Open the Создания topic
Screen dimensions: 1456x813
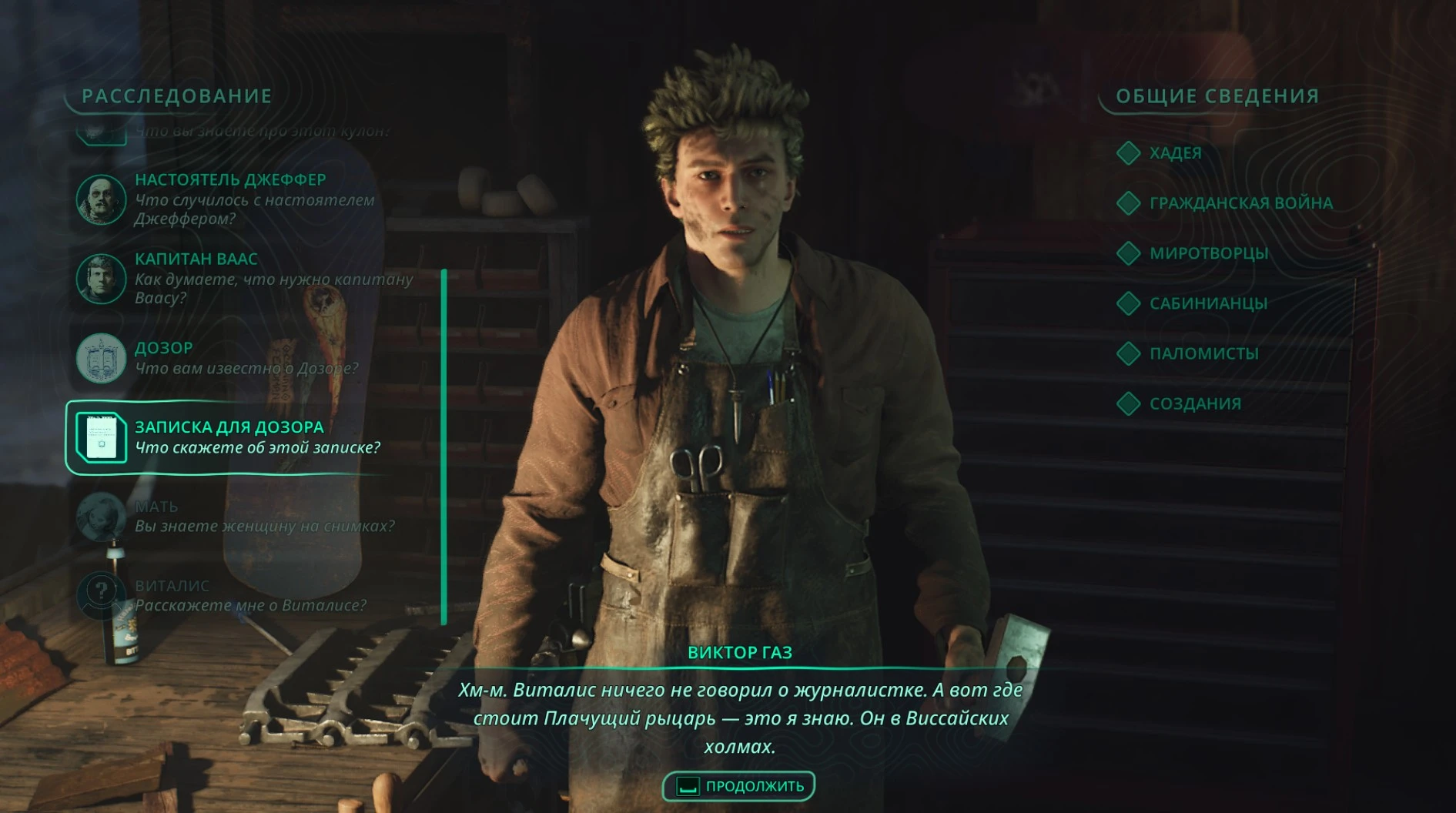[x=1194, y=403]
